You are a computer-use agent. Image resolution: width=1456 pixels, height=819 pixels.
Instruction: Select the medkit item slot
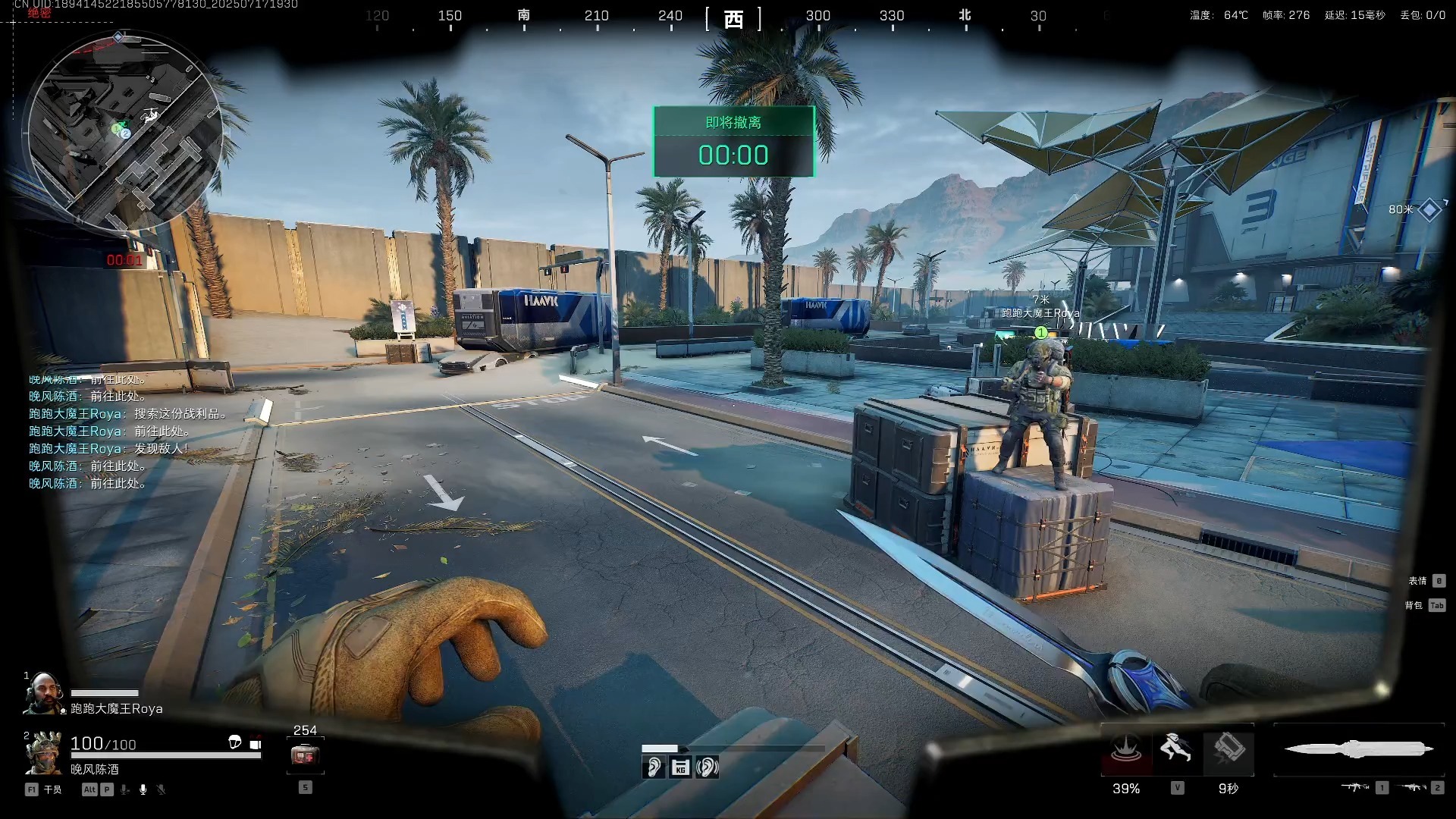(305, 755)
